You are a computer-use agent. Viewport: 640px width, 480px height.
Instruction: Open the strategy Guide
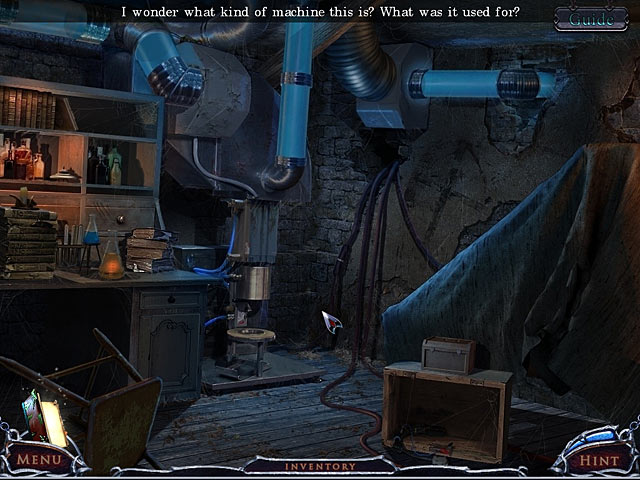[x=592, y=17]
